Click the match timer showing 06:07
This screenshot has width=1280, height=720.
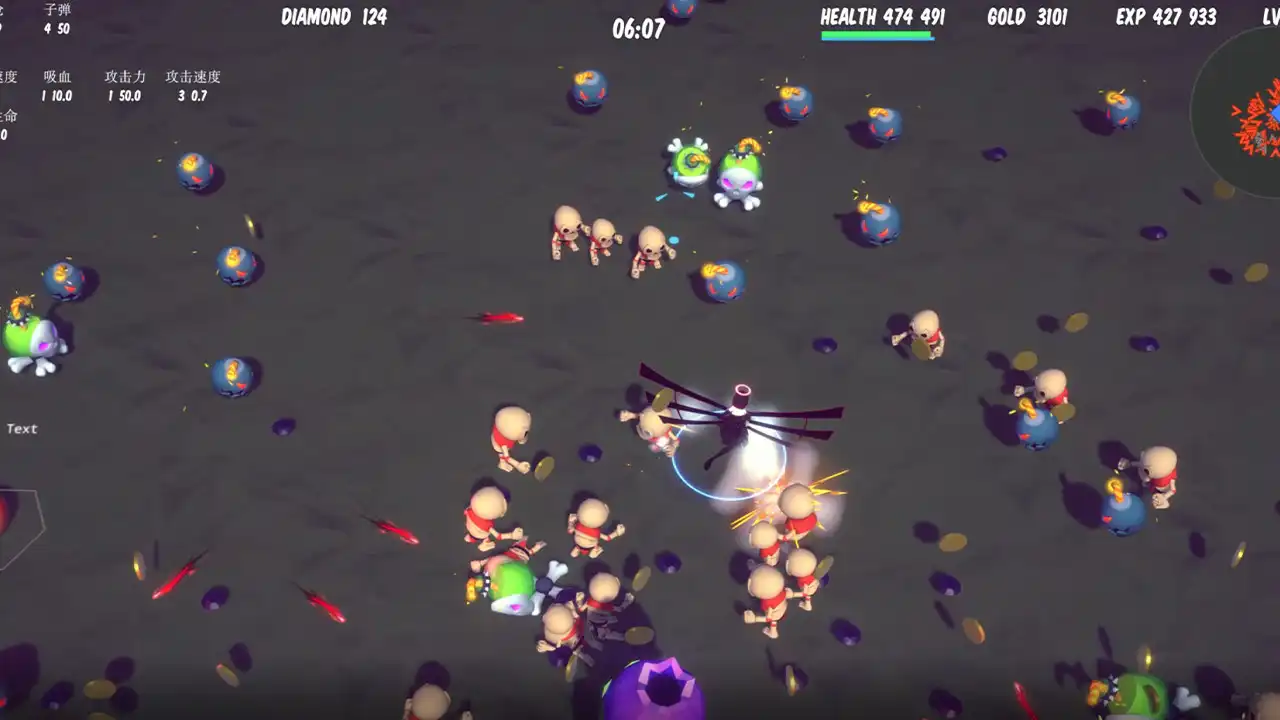[x=637, y=29]
